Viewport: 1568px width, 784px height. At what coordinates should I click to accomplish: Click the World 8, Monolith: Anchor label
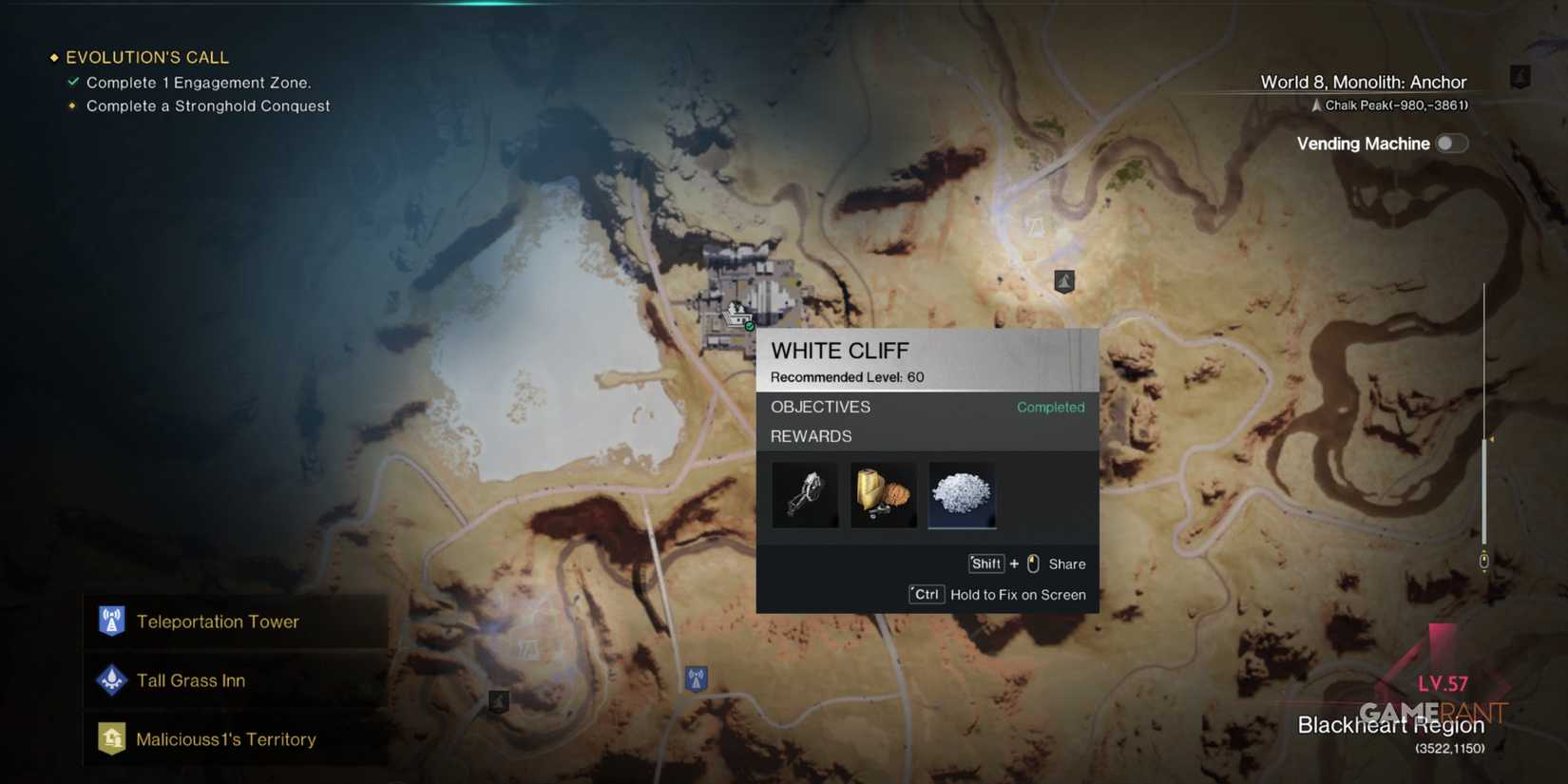(x=1364, y=82)
